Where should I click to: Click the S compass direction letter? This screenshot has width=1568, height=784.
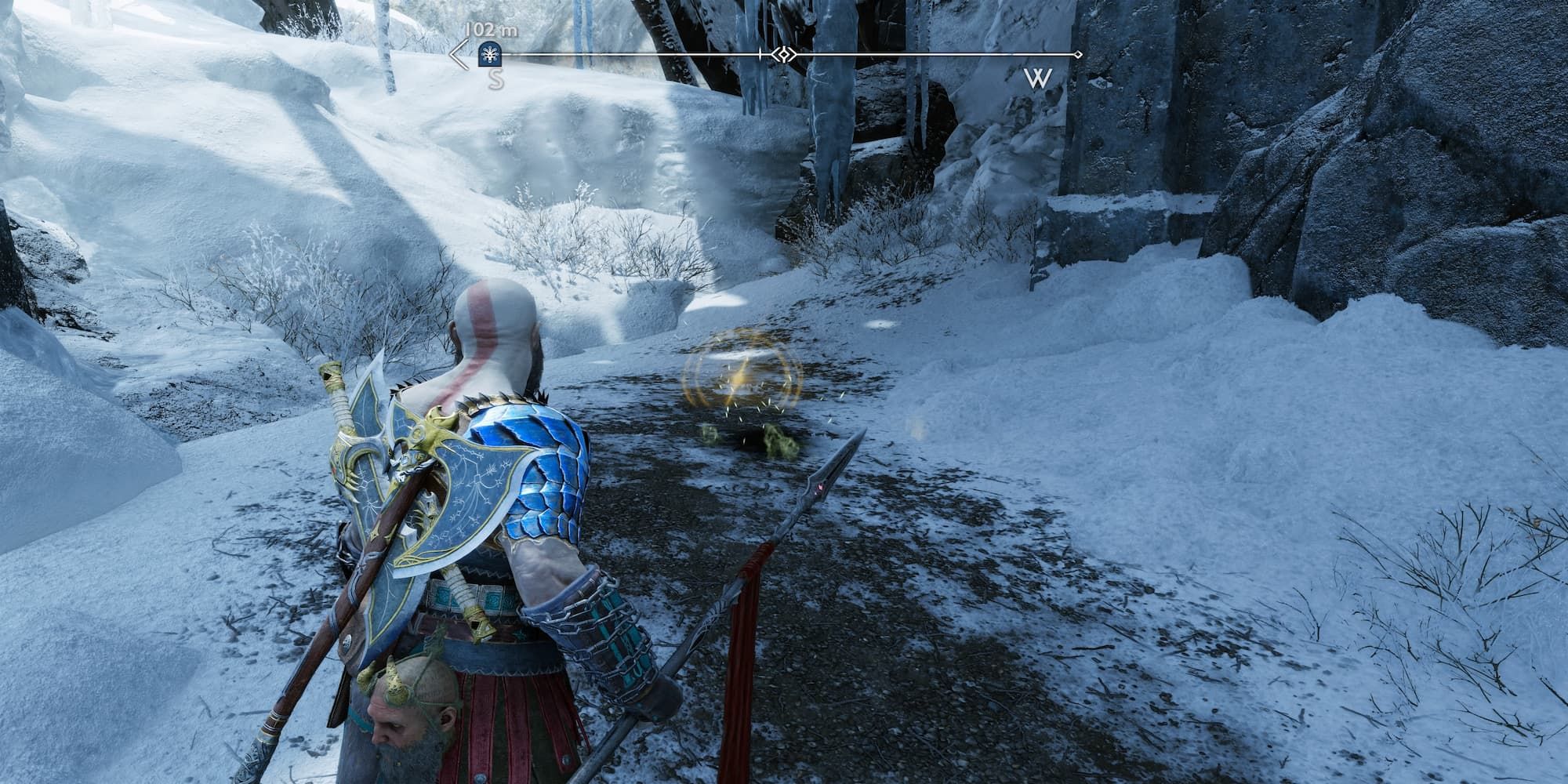point(494,78)
